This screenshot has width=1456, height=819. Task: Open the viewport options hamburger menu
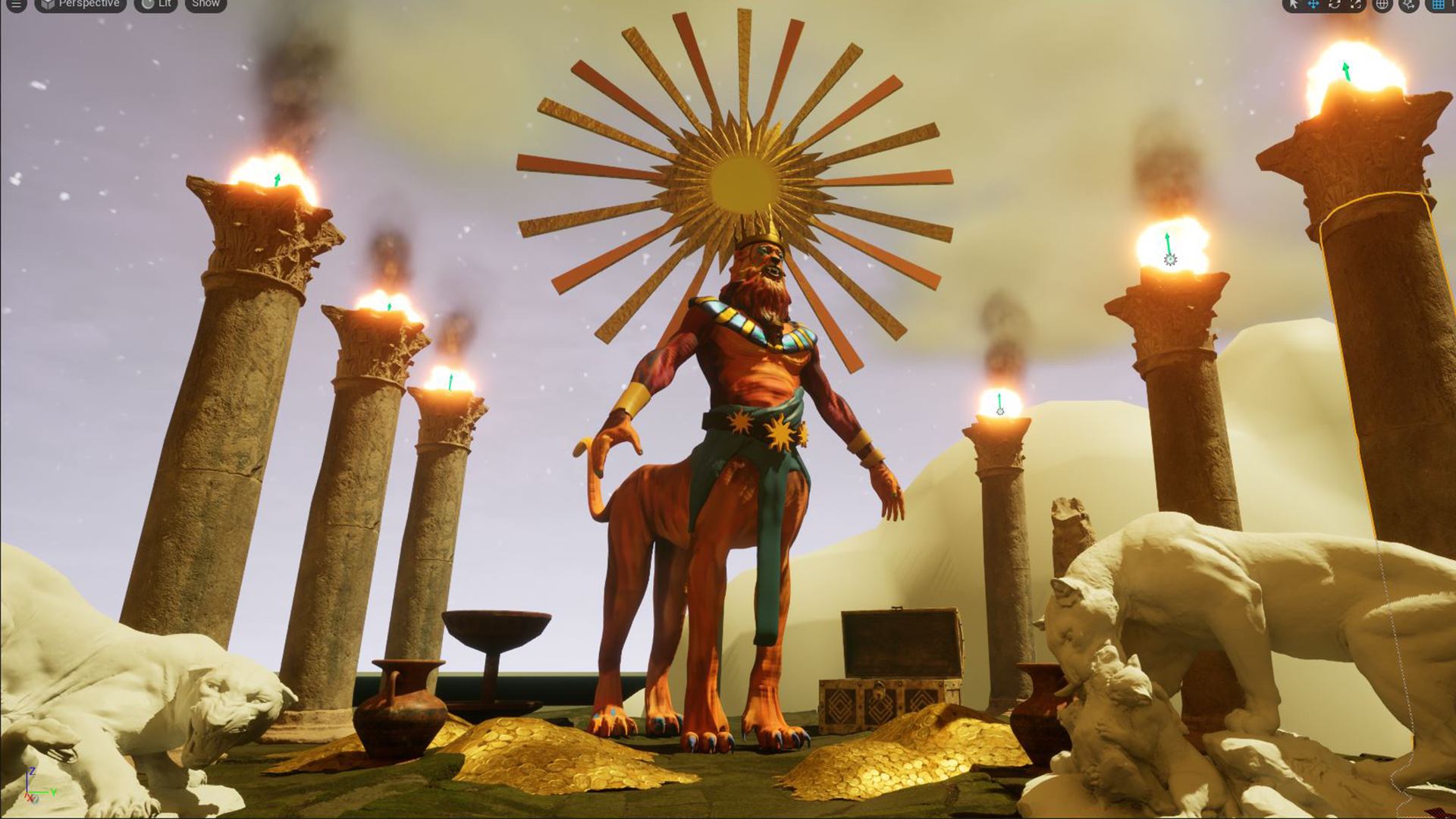pos(15,5)
